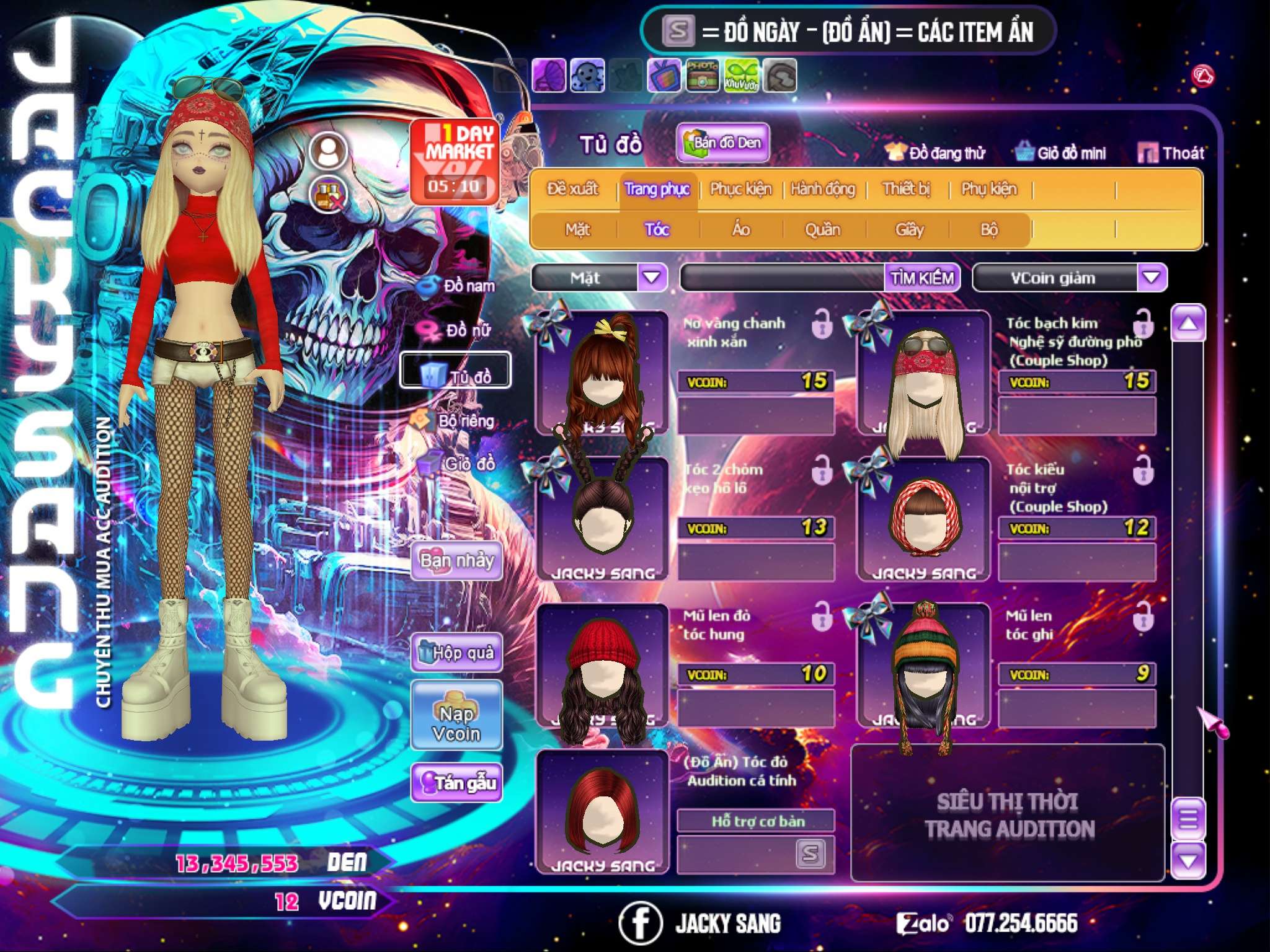Open the 1 Day Market icon
This screenshot has height=952, width=1270.
456,161
